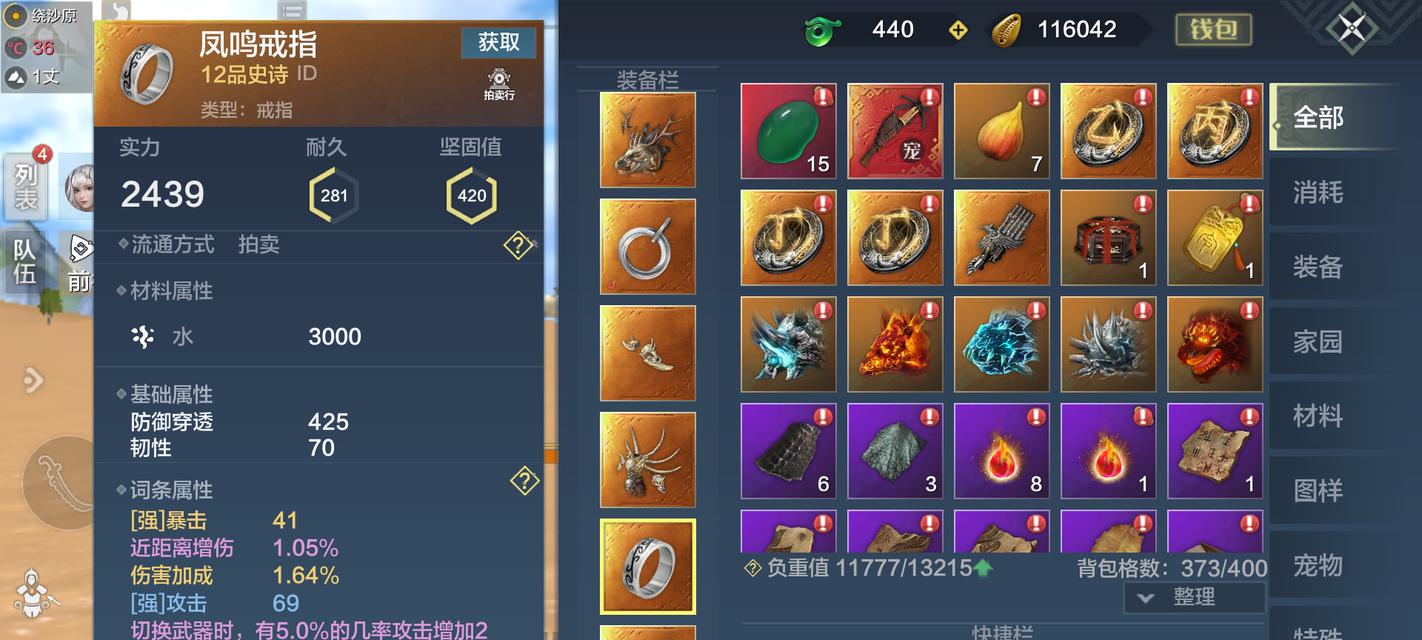Select the 丙 coin item slot
This screenshot has height=640, width=1422.
1215,131
